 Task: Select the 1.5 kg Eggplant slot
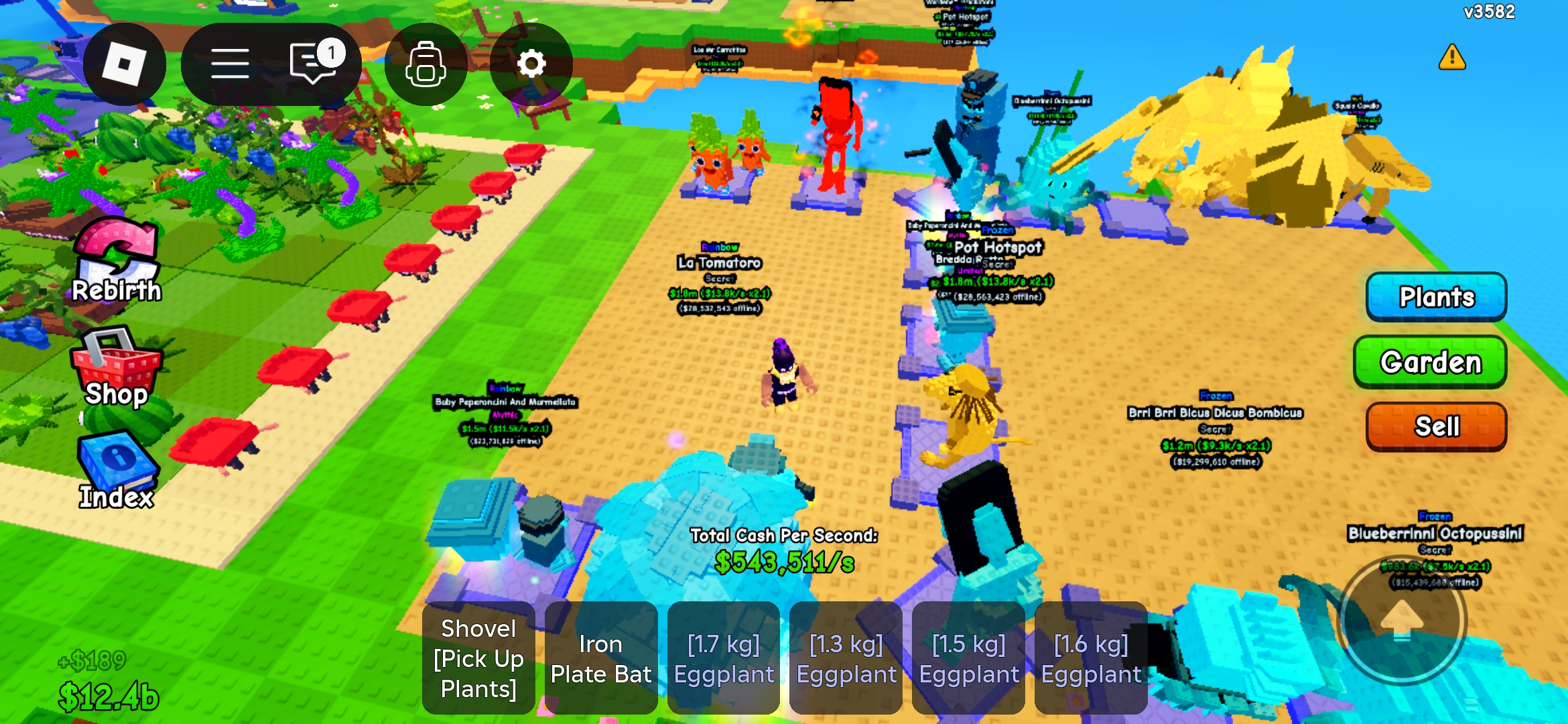pyautogui.click(x=969, y=658)
